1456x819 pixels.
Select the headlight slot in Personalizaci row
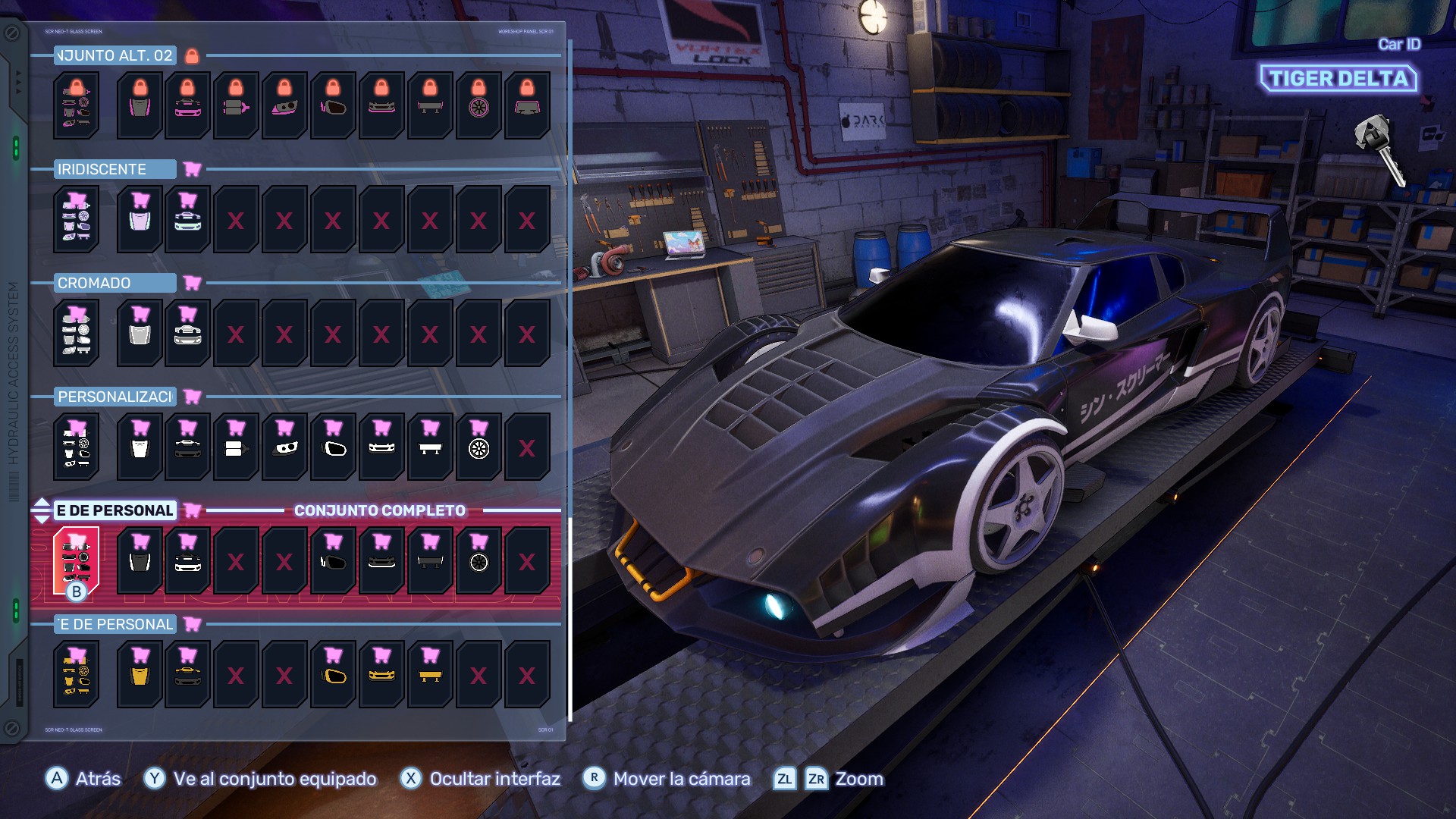(x=285, y=447)
